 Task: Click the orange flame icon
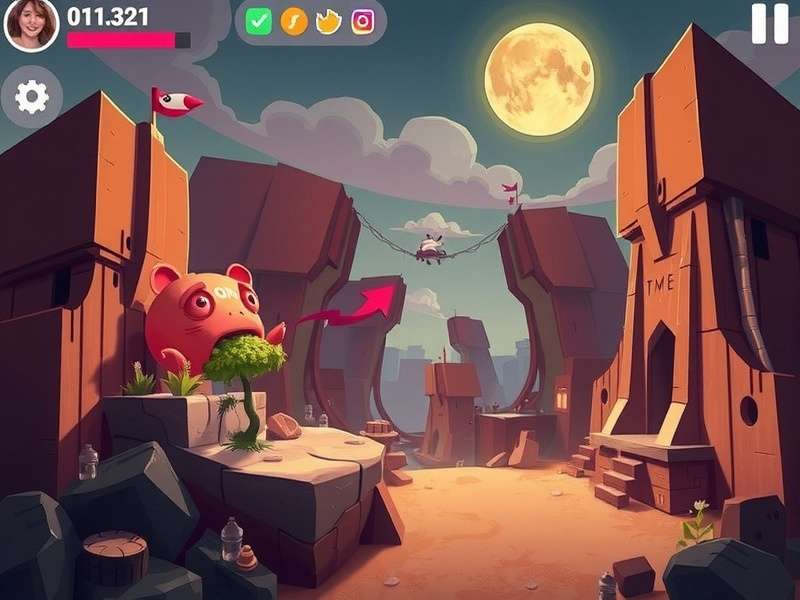(x=328, y=22)
